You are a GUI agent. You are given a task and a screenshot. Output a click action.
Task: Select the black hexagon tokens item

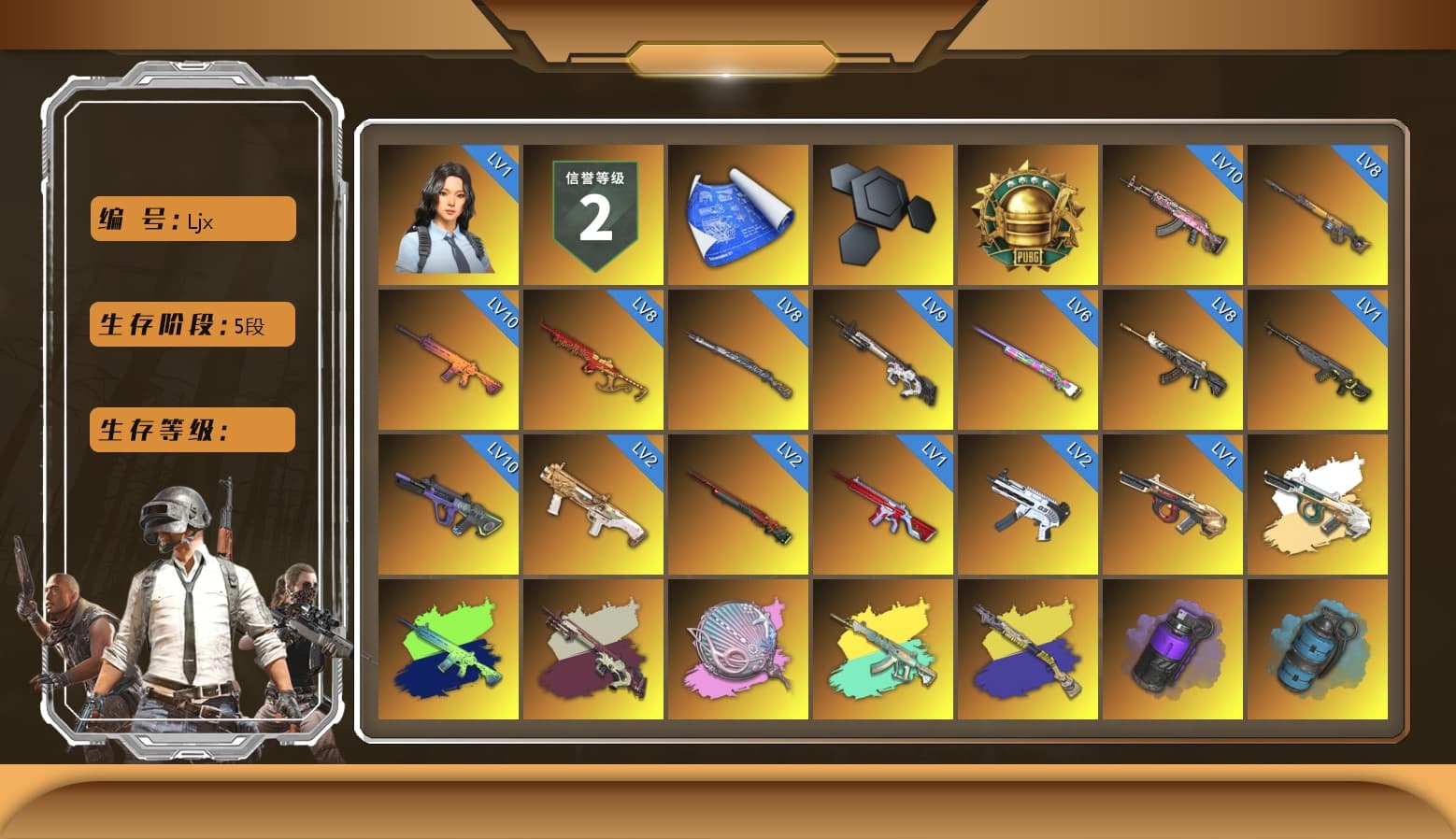(883, 213)
